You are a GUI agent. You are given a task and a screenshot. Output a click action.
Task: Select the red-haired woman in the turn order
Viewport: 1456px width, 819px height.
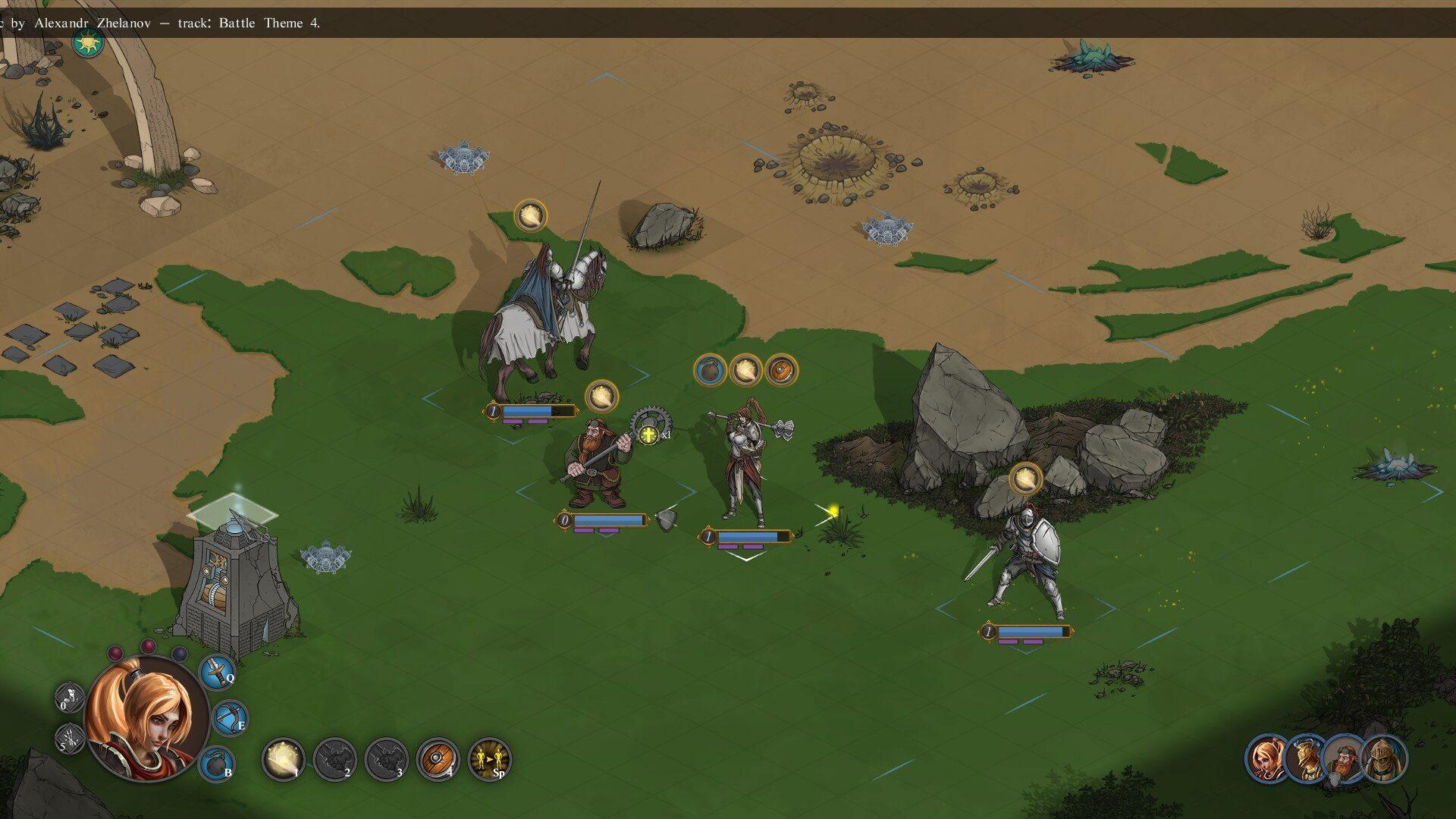pos(1266,758)
